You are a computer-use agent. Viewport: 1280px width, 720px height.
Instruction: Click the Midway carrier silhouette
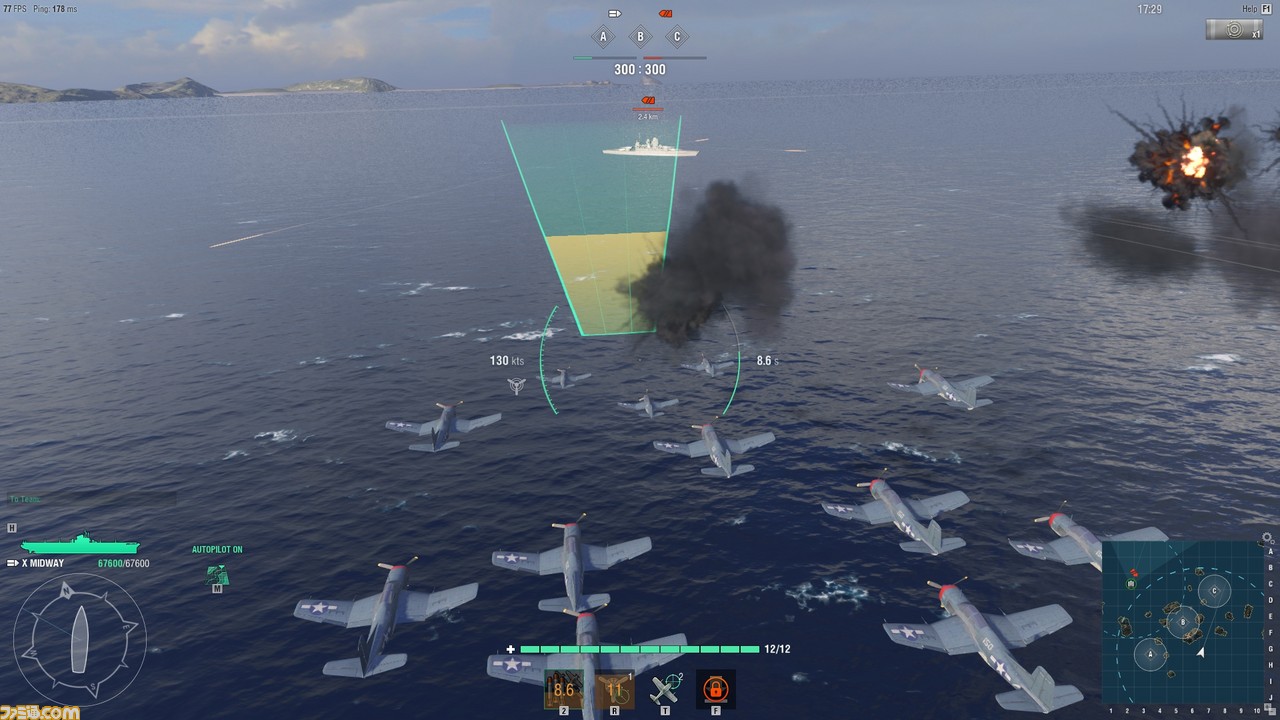80,544
